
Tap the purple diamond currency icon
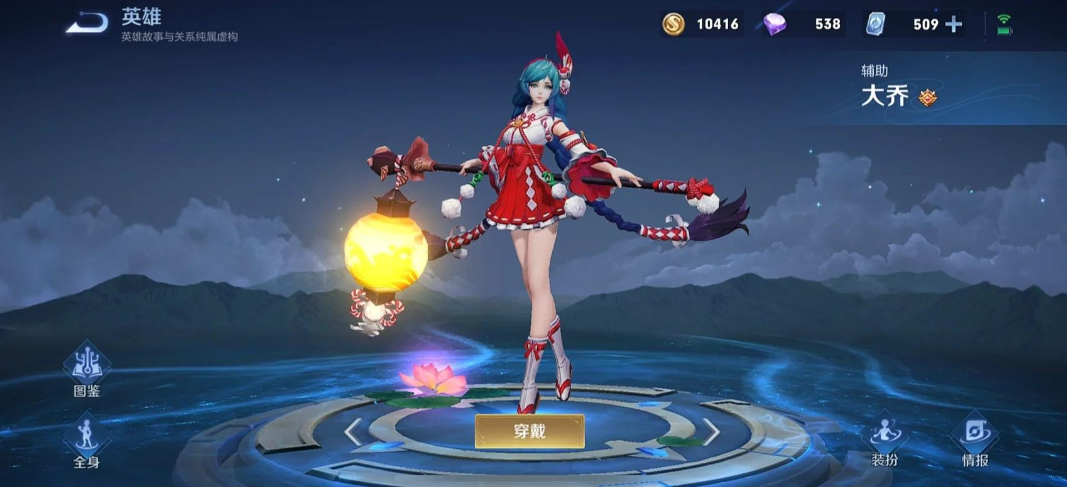(774, 24)
